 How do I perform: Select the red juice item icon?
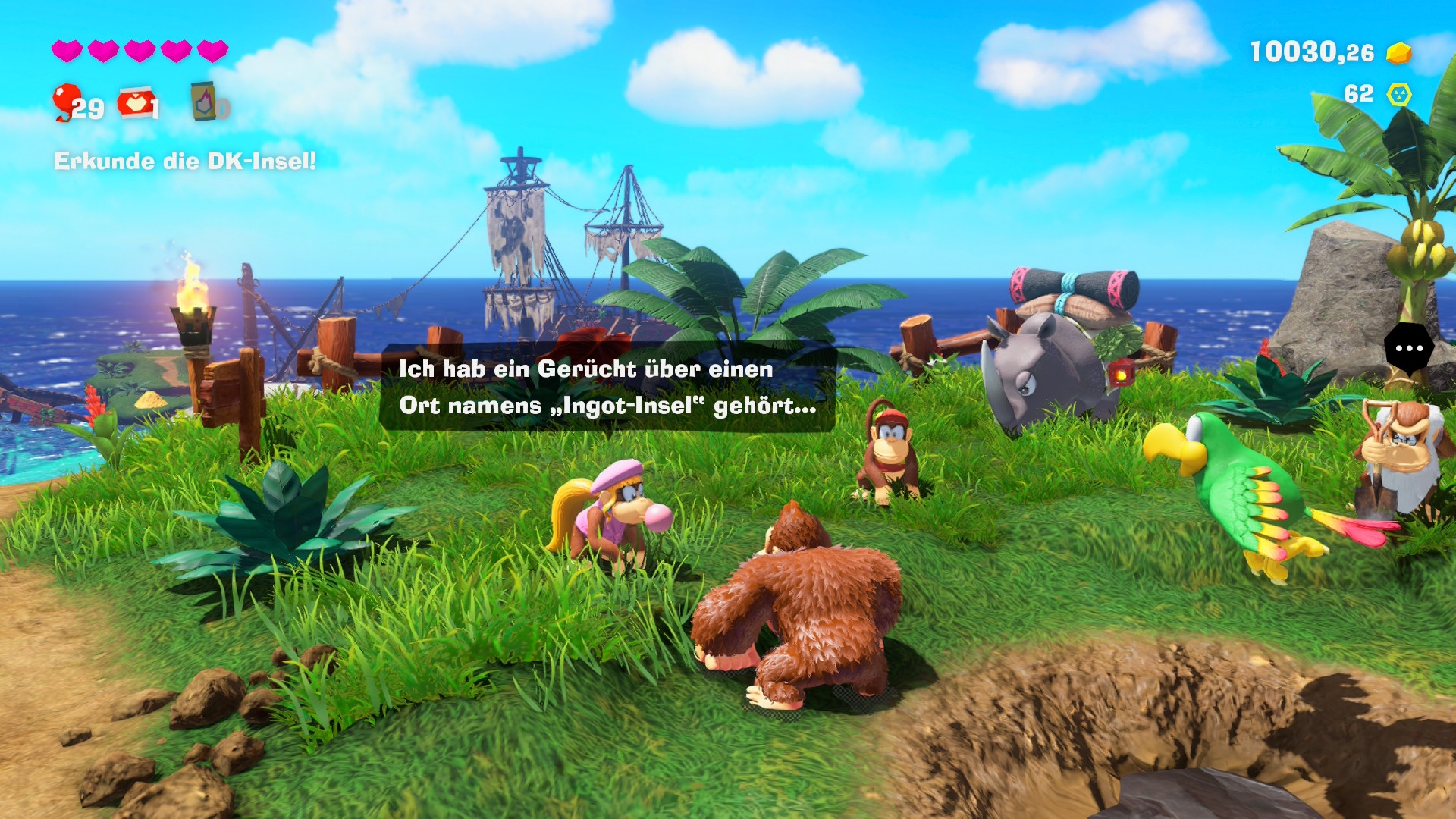tap(134, 103)
